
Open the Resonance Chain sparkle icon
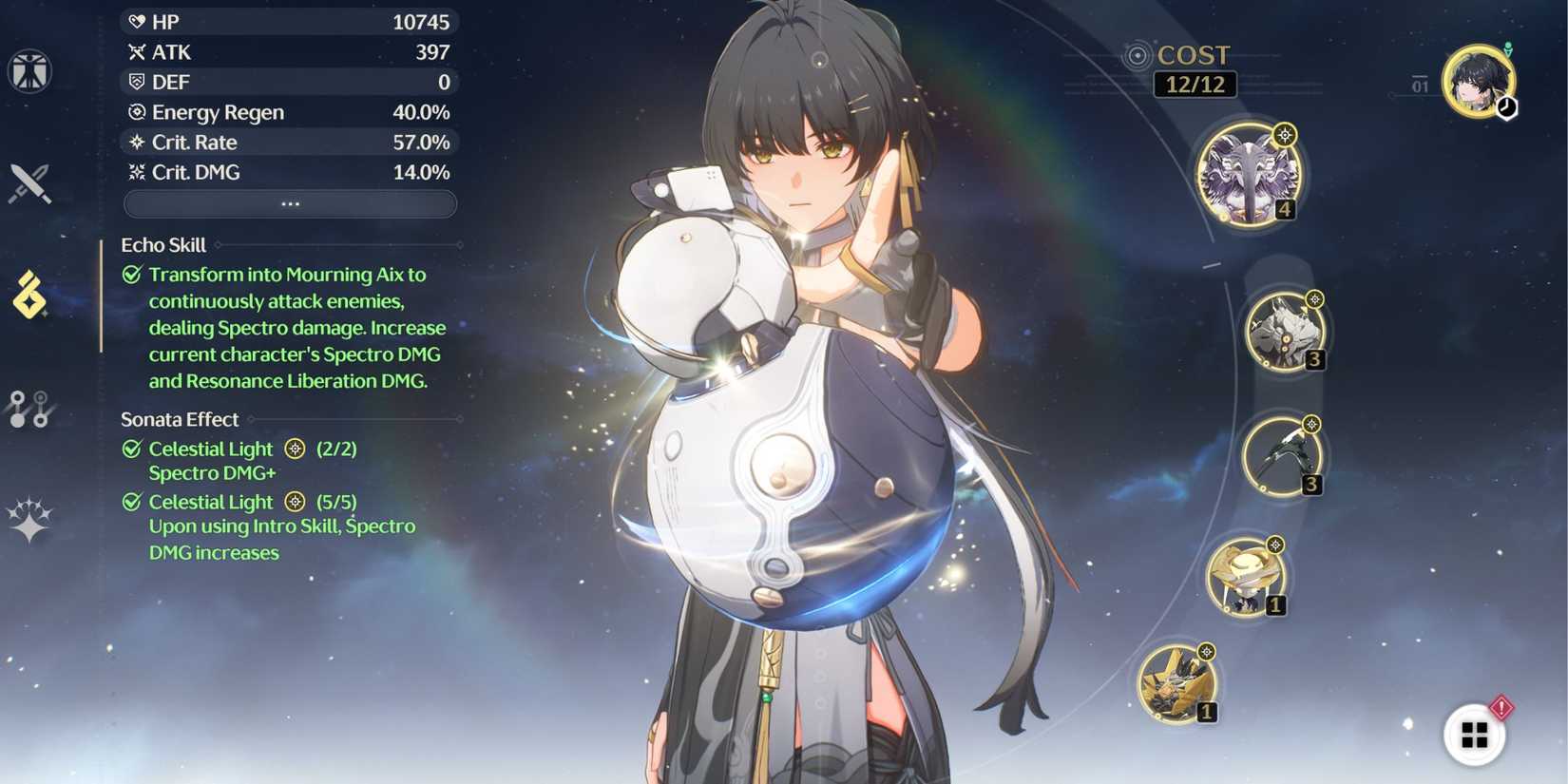pyautogui.click(x=31, y=516)
